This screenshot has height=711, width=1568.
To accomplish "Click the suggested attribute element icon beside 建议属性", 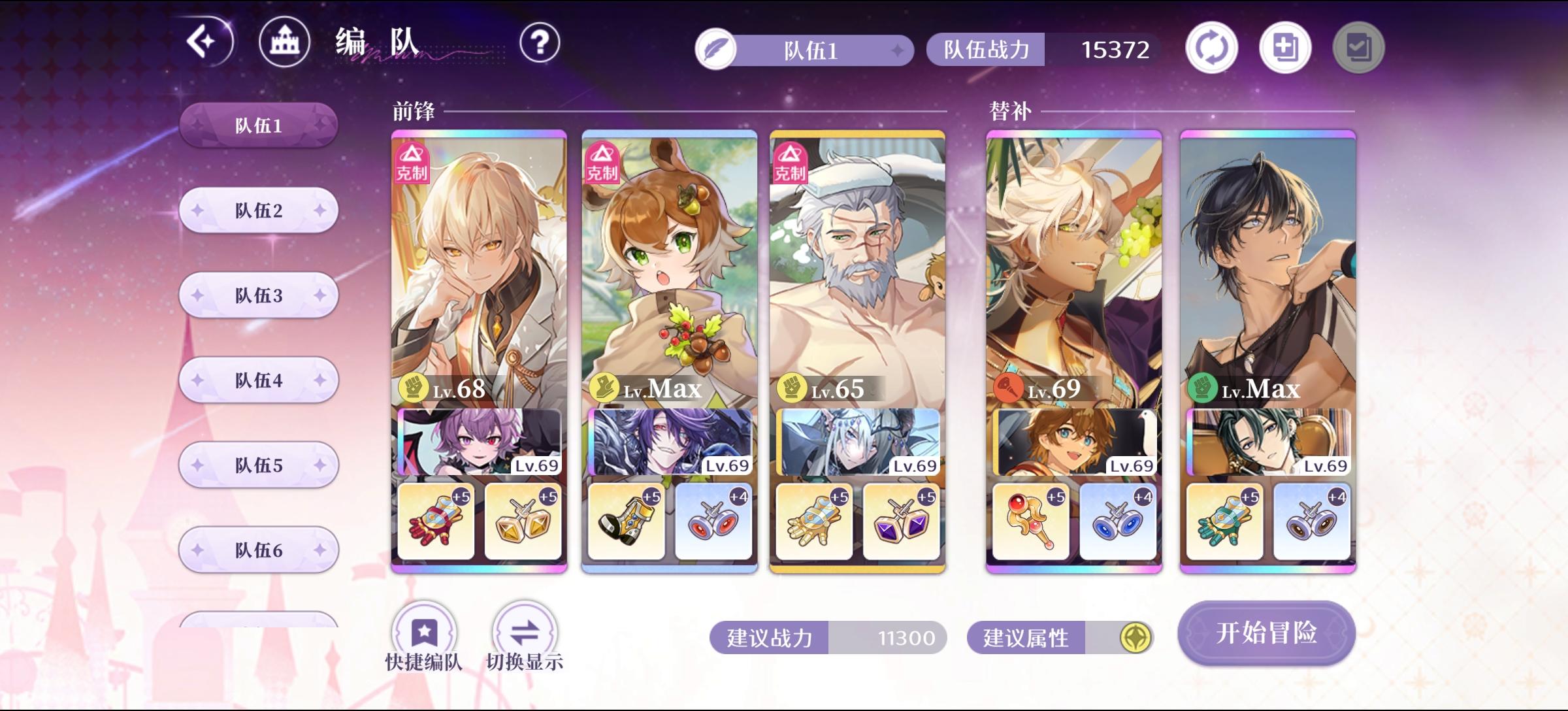I will [x=1135, y=638].
